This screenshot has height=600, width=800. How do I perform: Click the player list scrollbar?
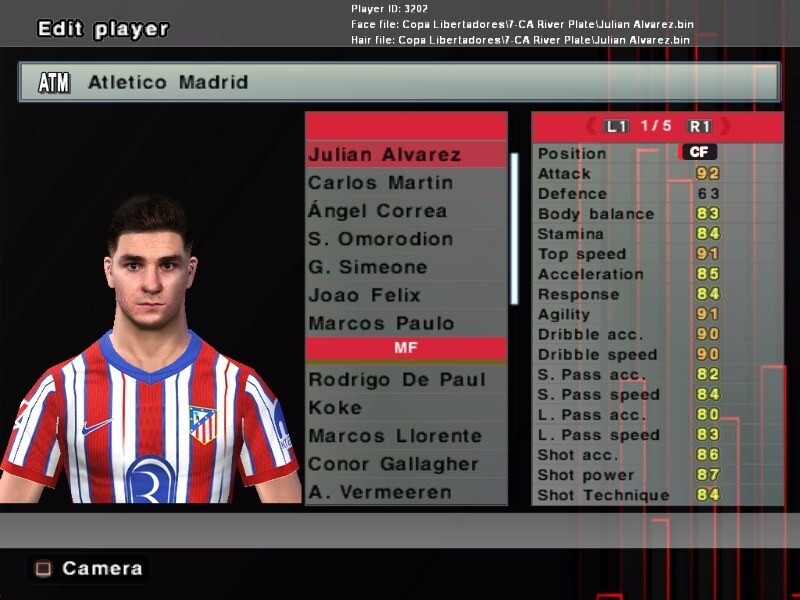[x=514, y=228]
